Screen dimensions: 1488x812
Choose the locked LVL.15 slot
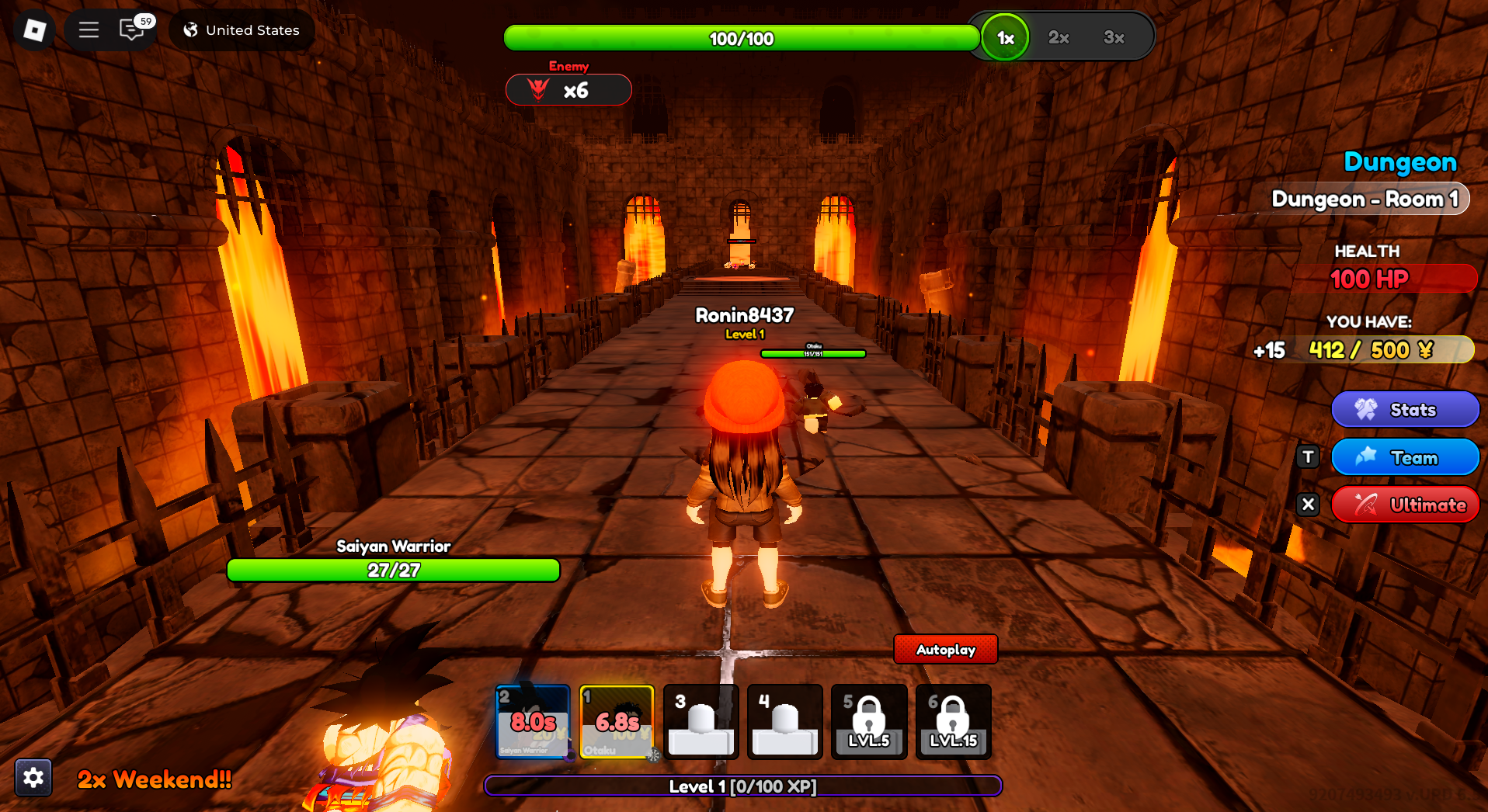pos(953,722)
